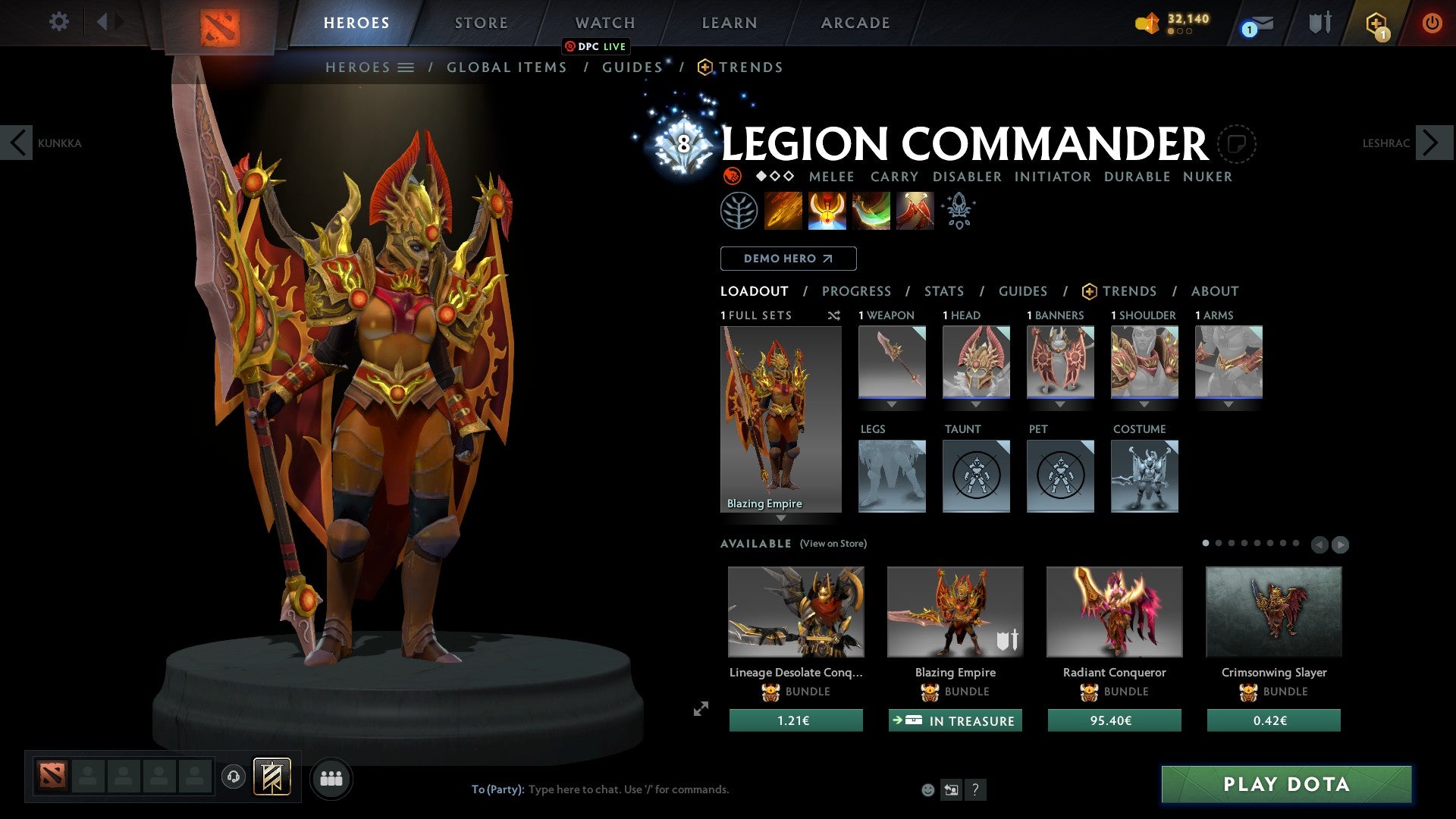Expand the Blazing Empire full set arrow
1456x819 pixels.
pyautogui.click(x=781, y=519)
